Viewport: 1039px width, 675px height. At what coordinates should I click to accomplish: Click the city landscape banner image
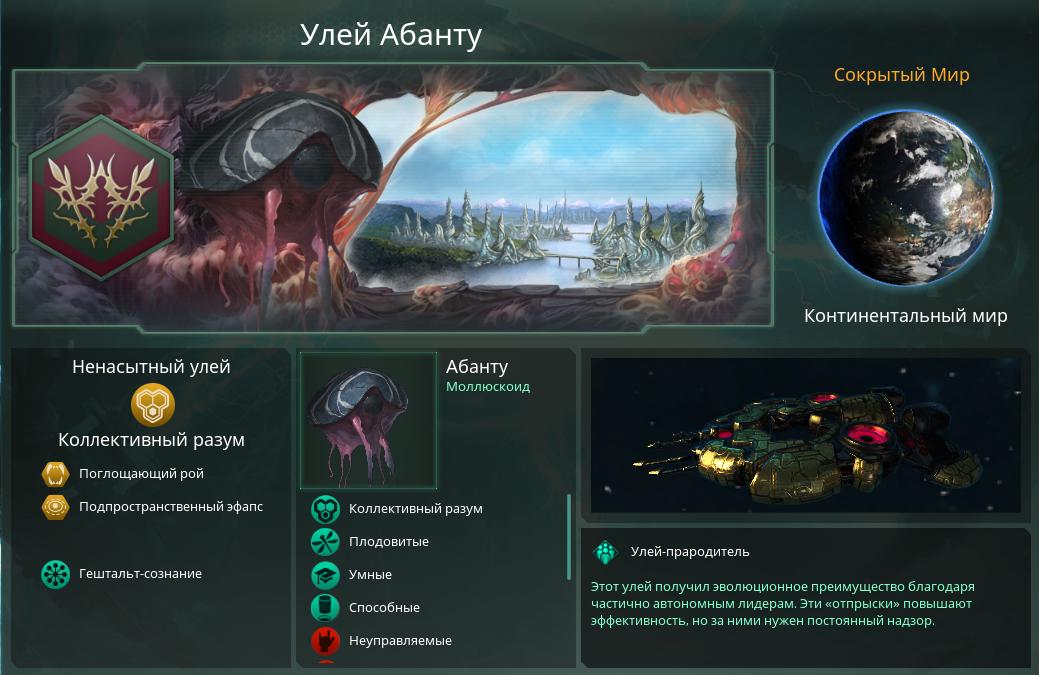coord(560,200)
